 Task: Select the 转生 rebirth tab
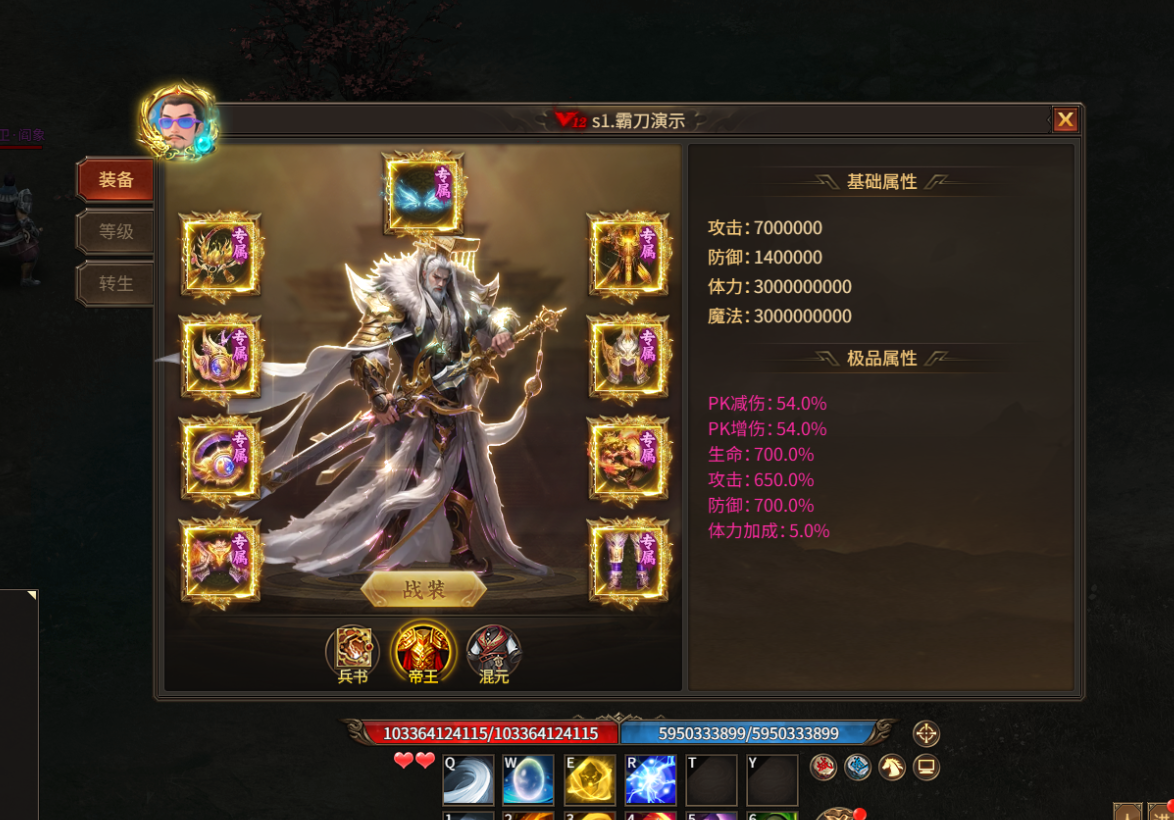point(116,284)
